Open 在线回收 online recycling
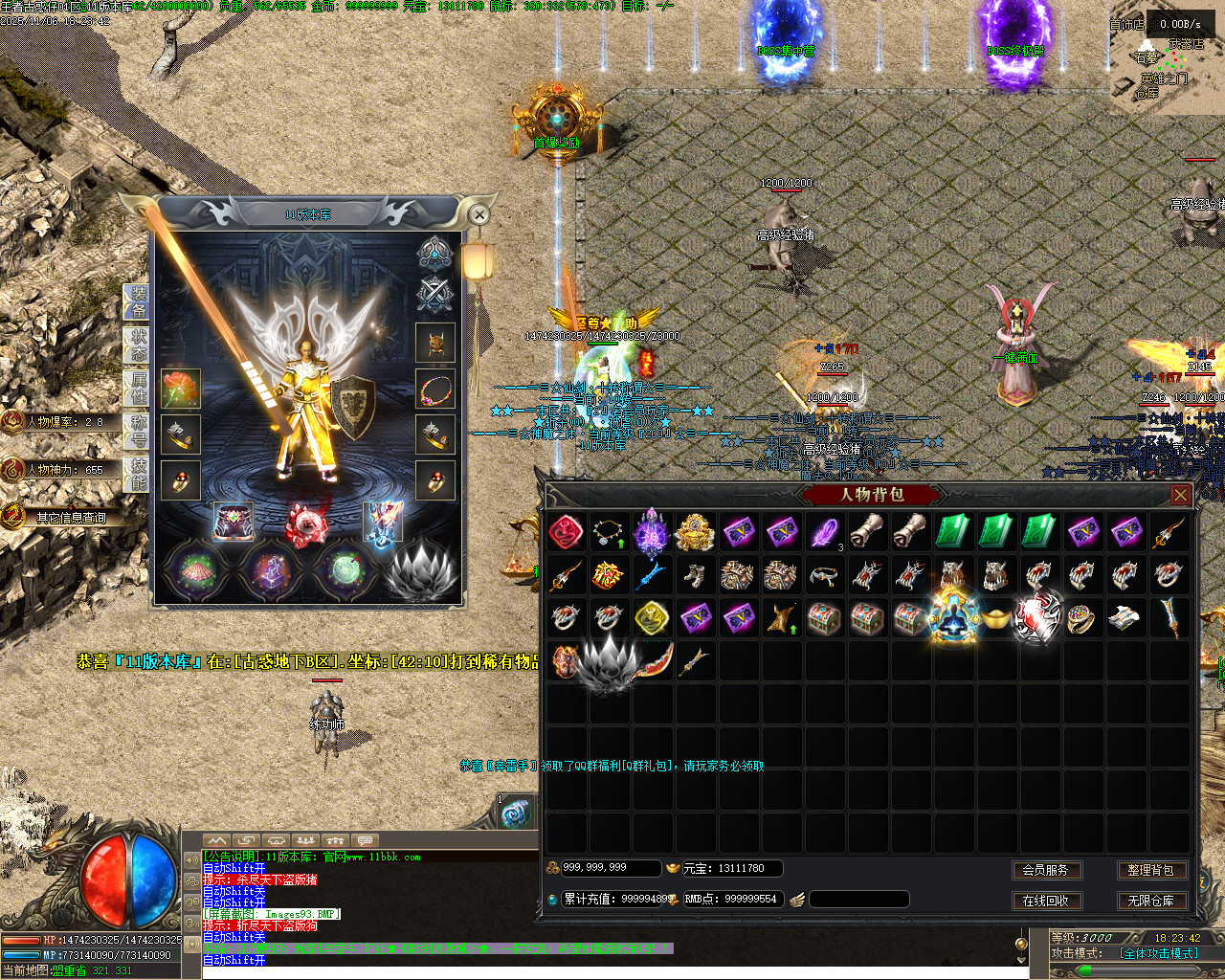The width and height of the screenshot is (1225, 980). [x=1045, y=901]
